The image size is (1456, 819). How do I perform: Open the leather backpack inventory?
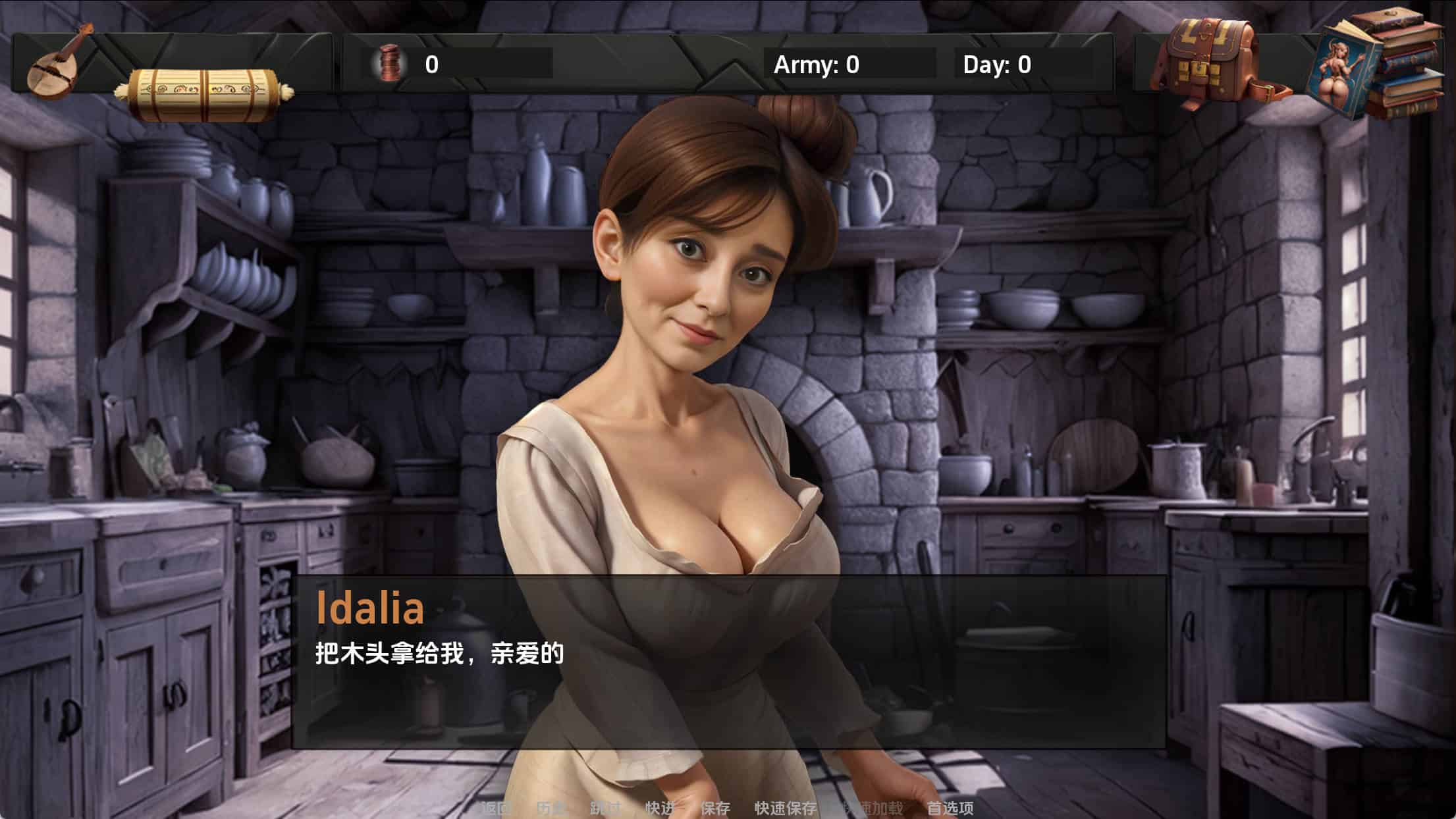click(1210, 63)
